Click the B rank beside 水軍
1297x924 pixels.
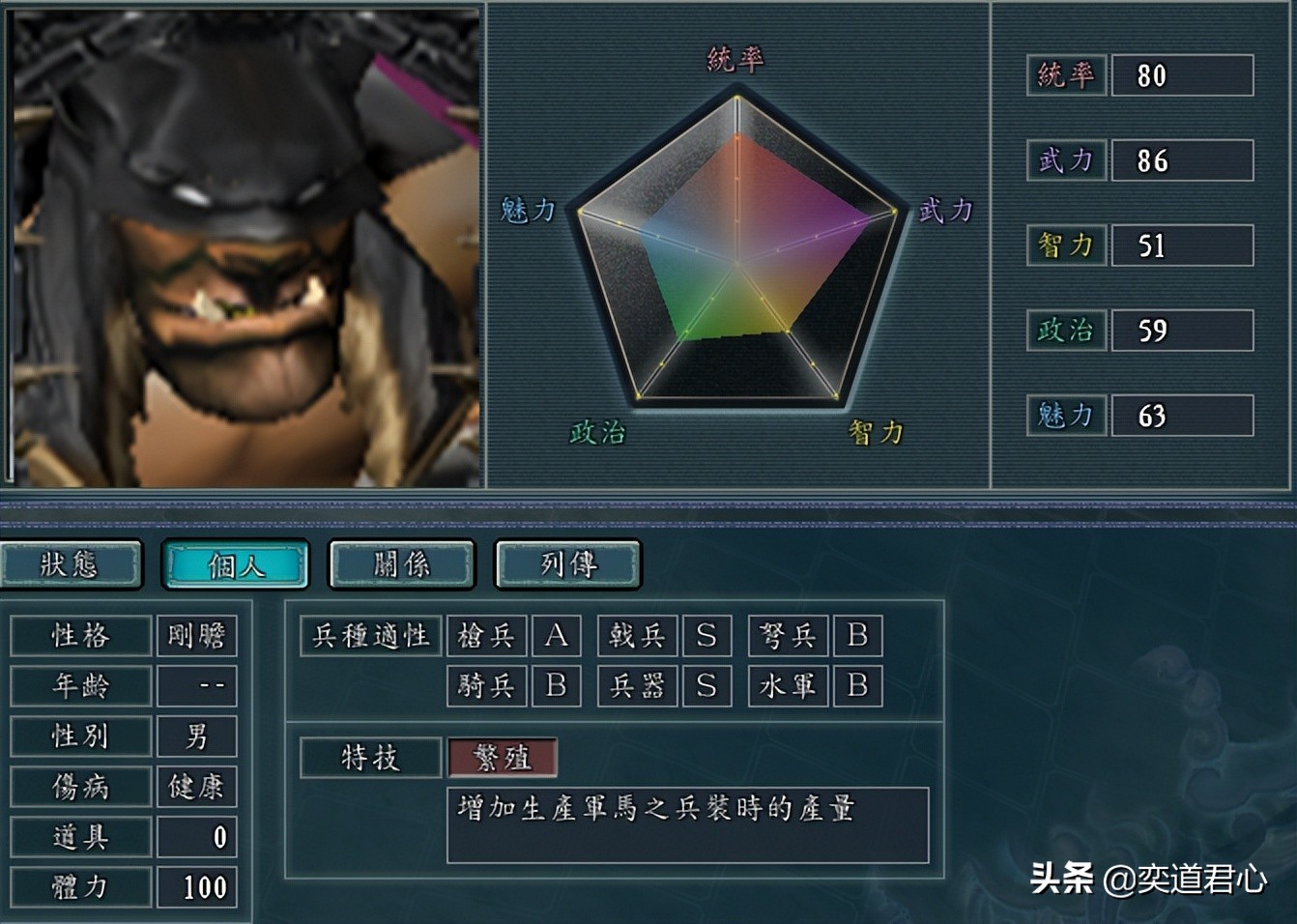[857, 686]
